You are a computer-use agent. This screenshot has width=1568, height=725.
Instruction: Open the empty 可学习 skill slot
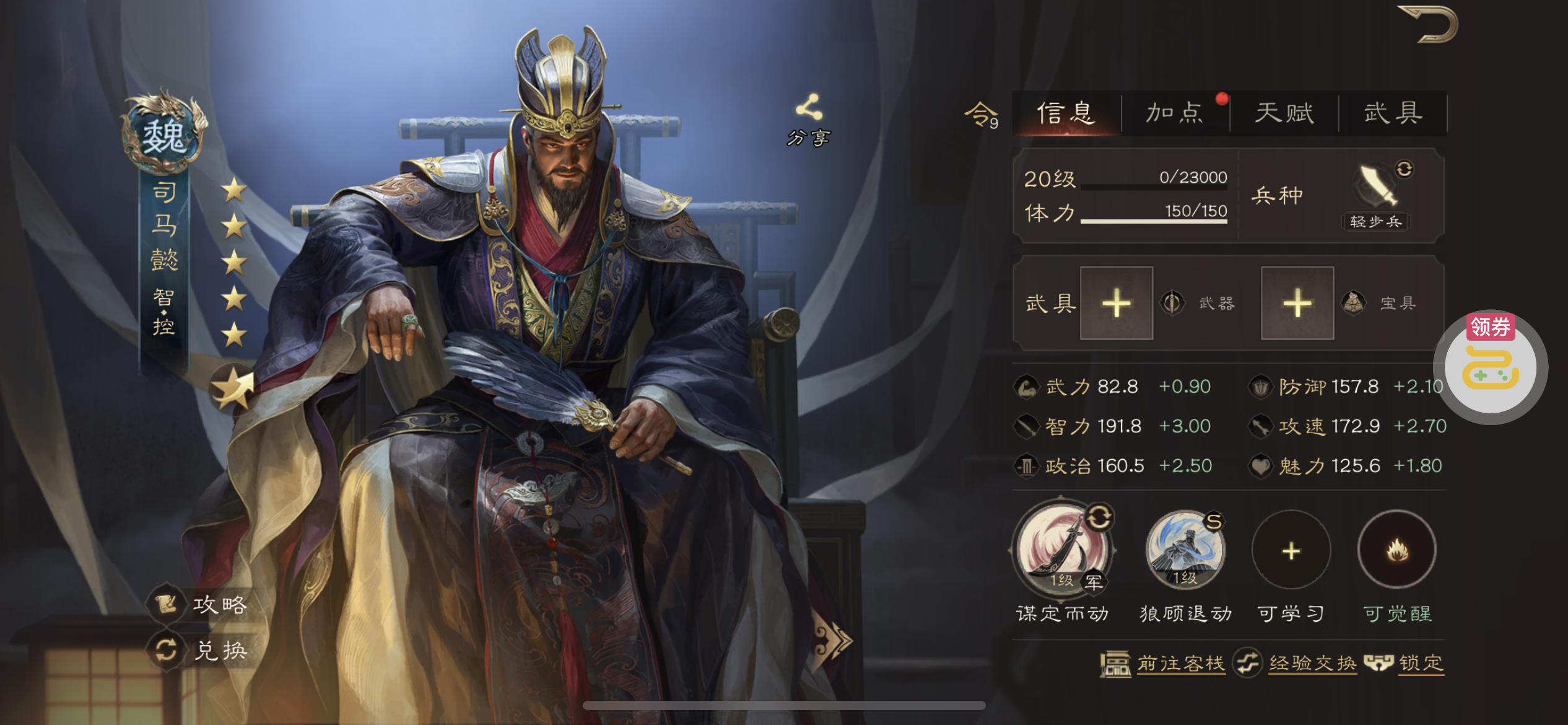[x=1291, y=550]
